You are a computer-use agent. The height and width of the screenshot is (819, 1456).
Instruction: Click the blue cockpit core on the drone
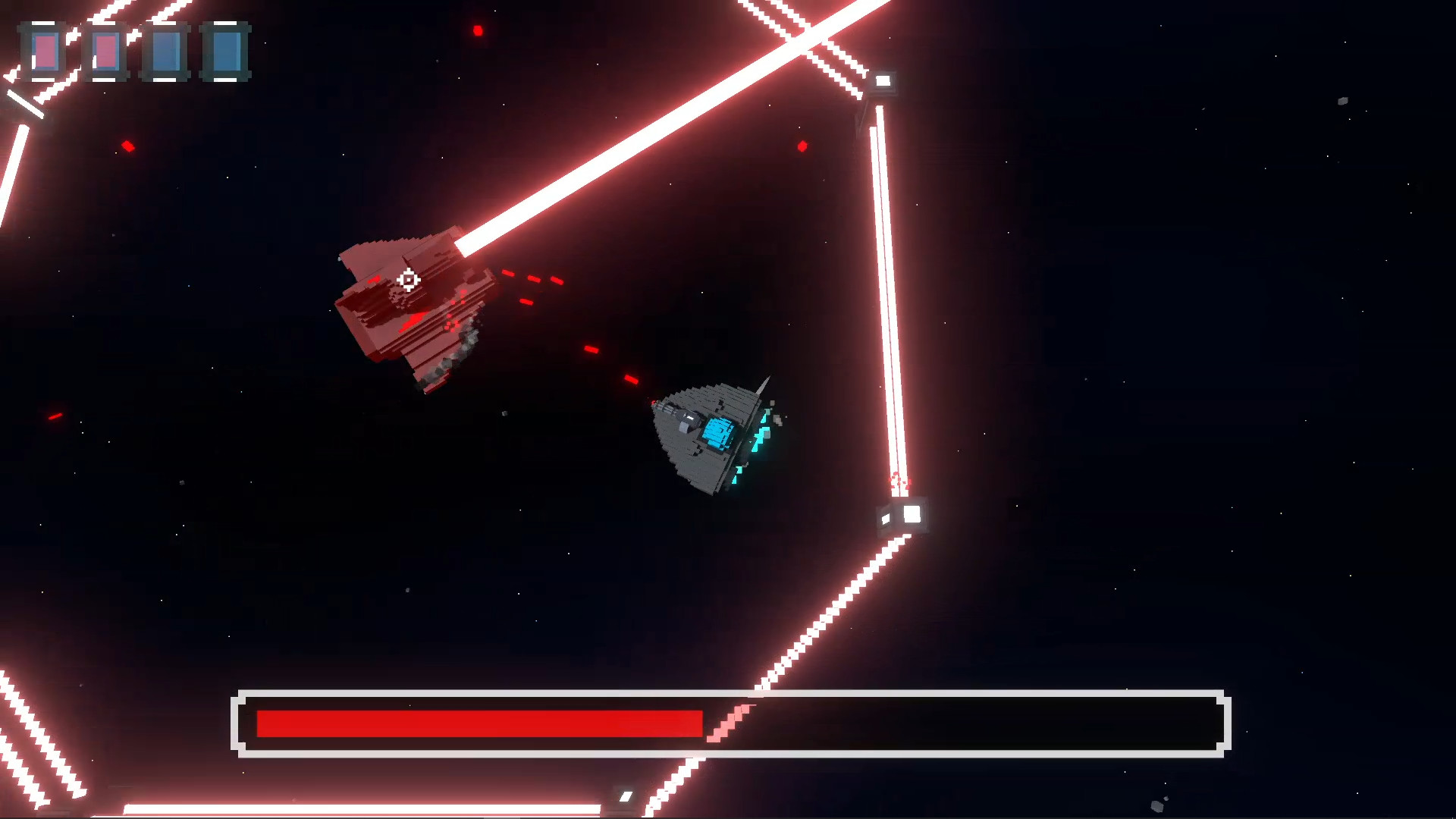click(719, 431)
